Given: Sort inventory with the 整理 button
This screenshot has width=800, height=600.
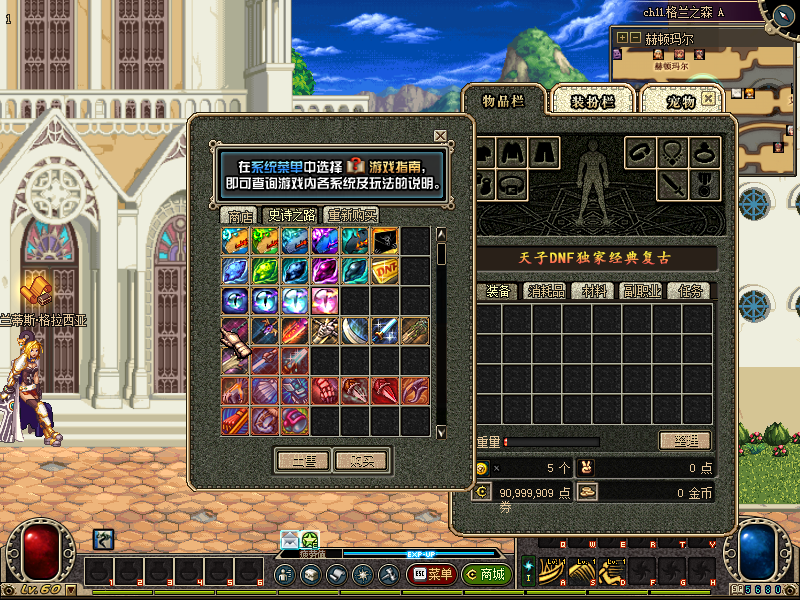Looking at the screenshot, I should point(684,441).
